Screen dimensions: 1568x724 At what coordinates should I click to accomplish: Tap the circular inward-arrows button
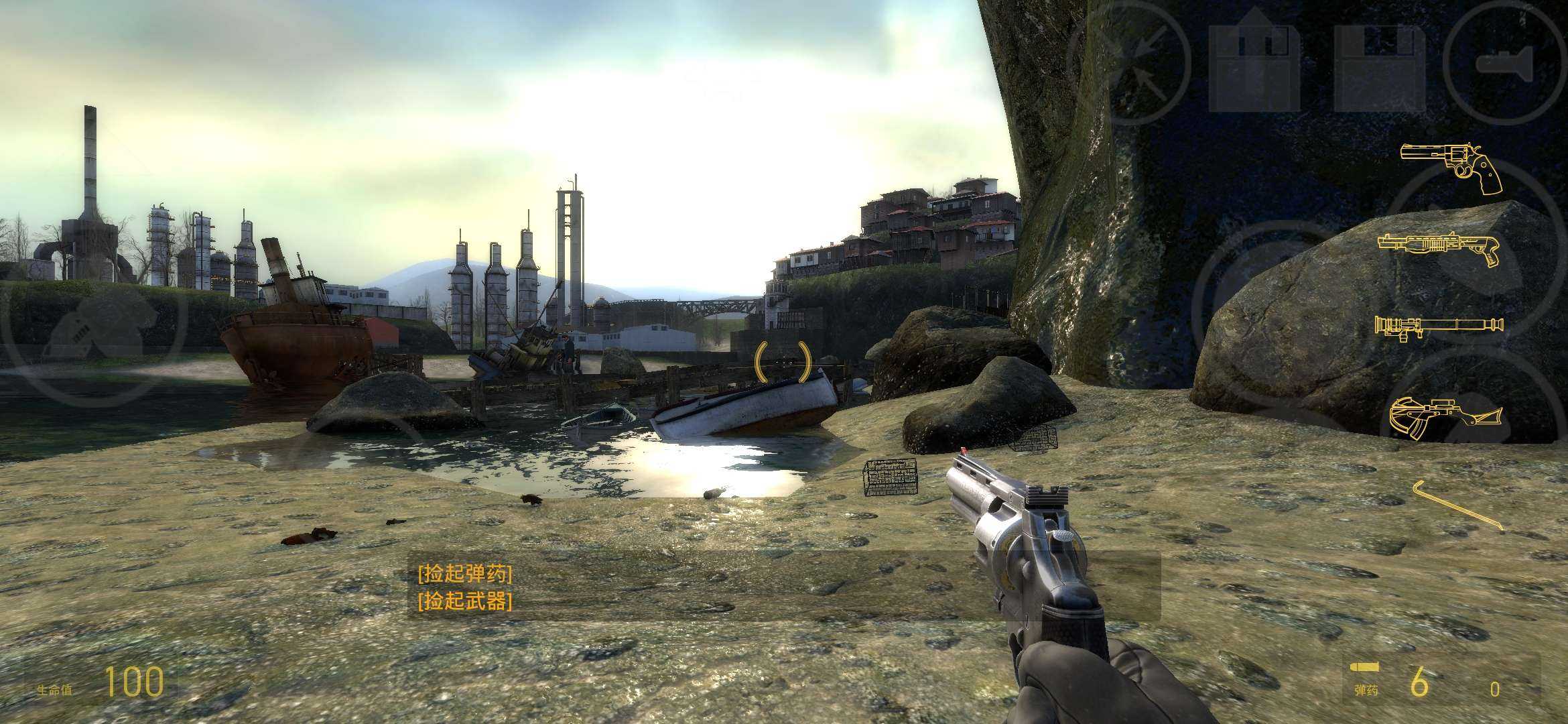click(x=1128, y=64)
